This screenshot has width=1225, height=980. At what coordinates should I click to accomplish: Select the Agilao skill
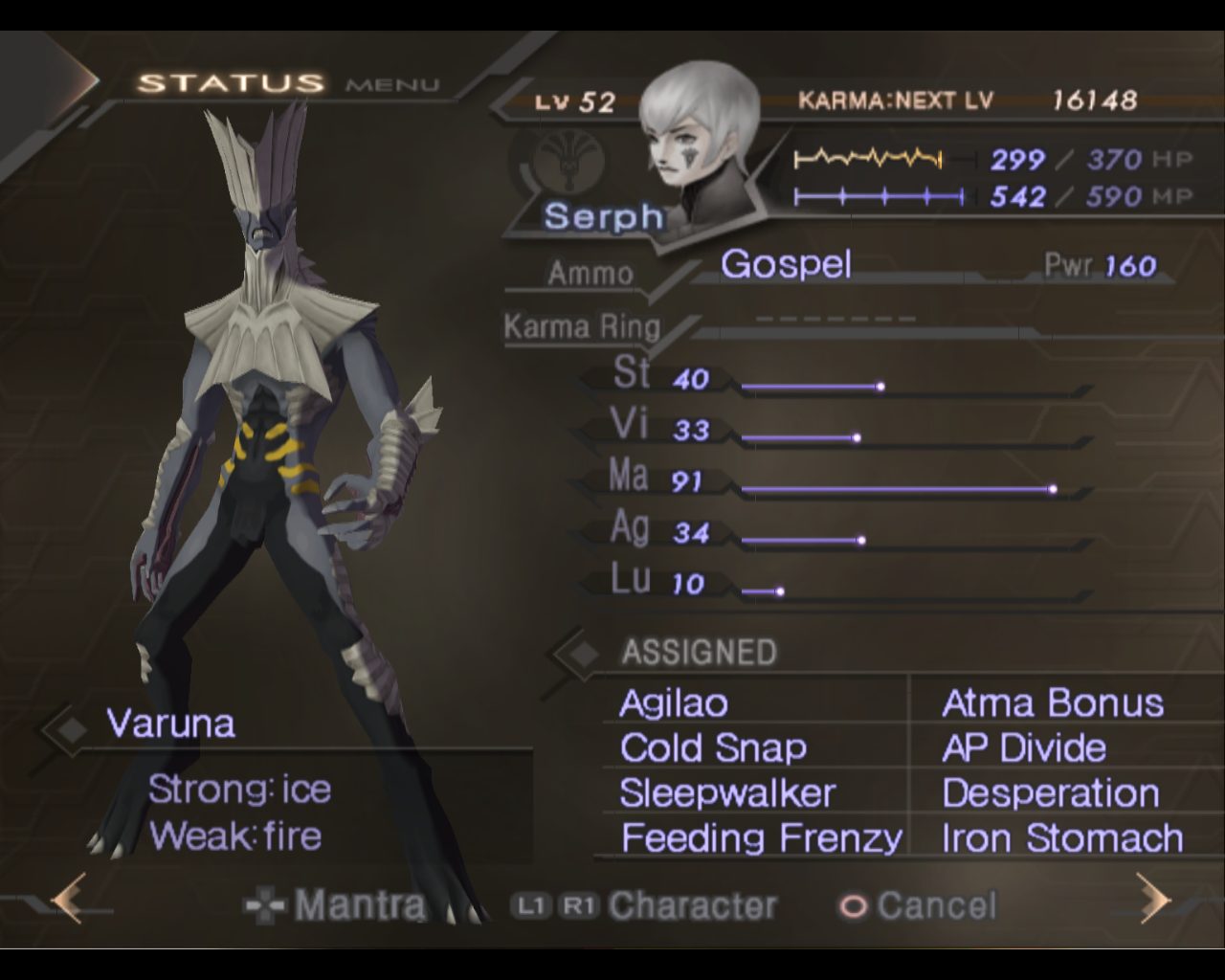coord(674,703)
